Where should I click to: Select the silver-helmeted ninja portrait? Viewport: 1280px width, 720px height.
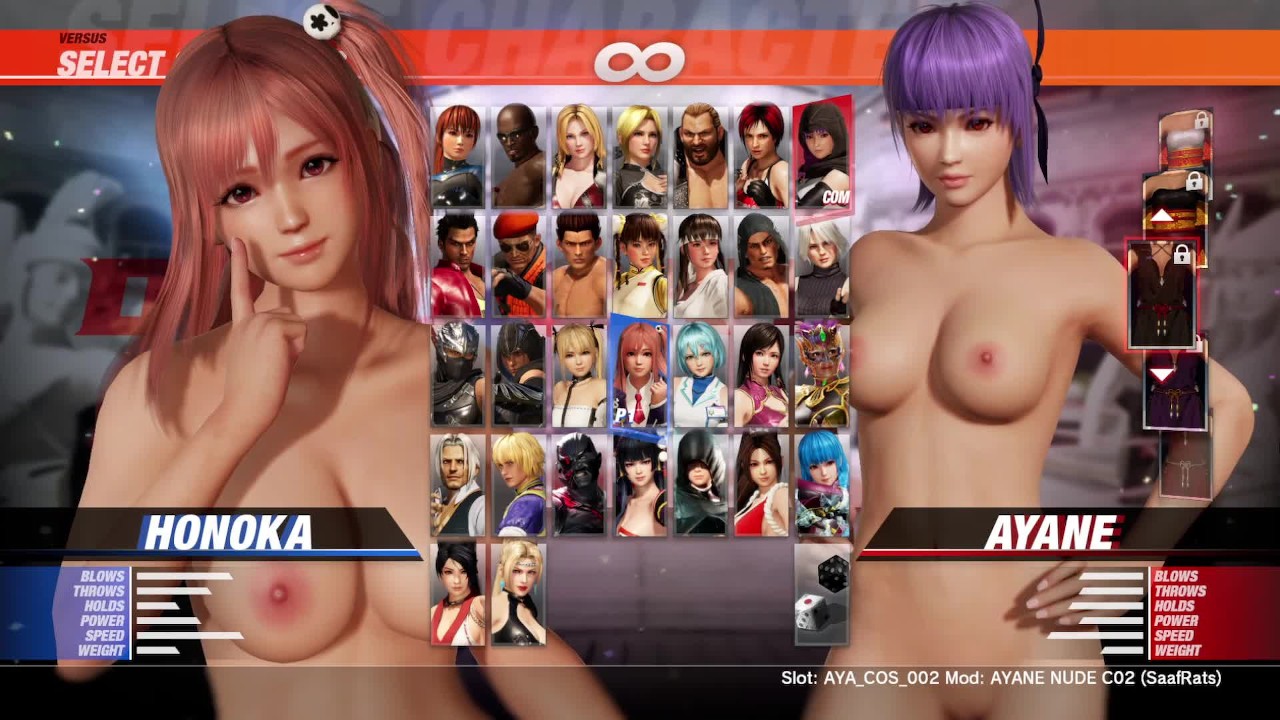click(458, 374)
